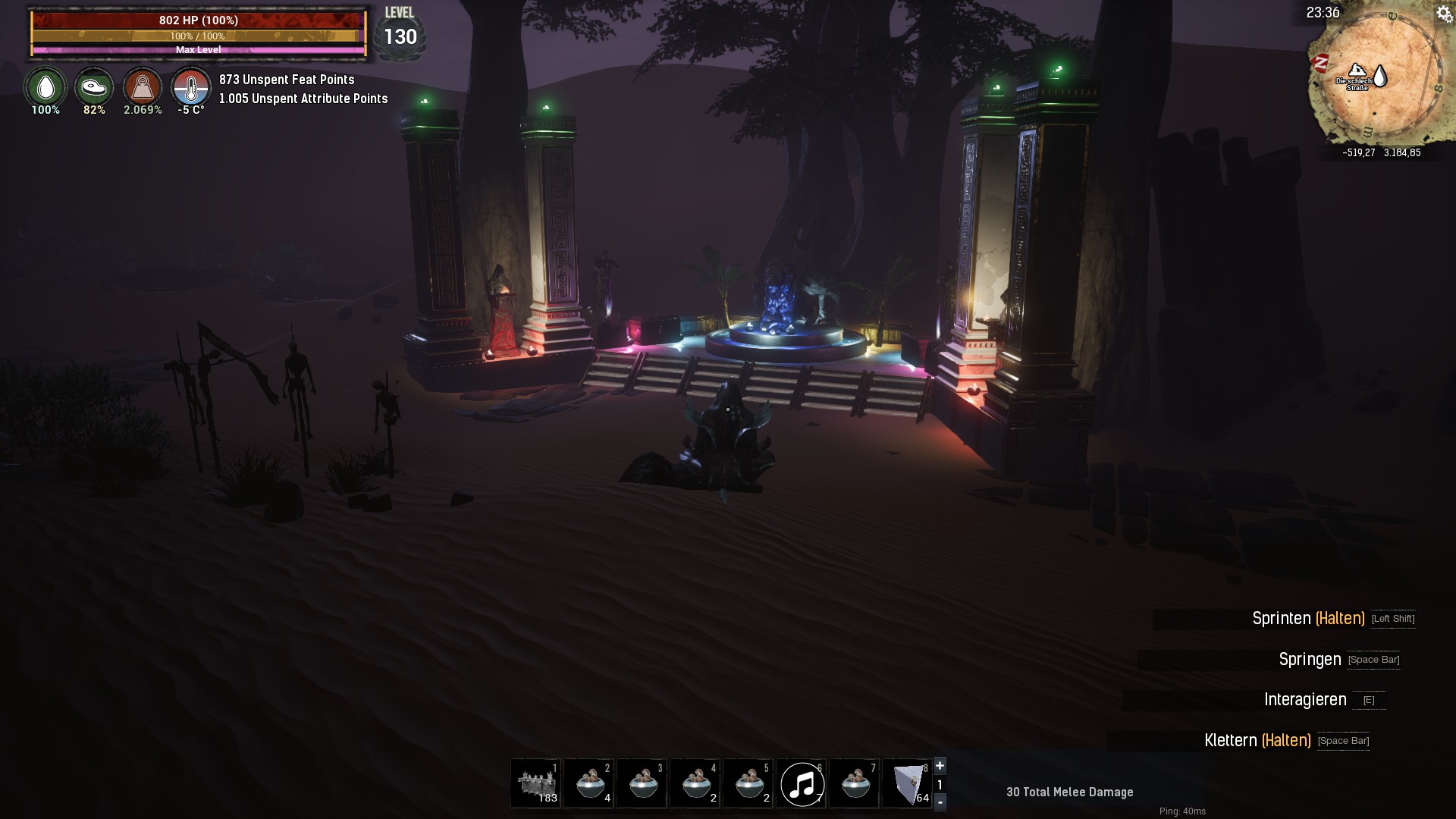This screenshot has height=819, width=1456.
Task: Open the Unspent Feat Points notice
Action: coord(287,80)
